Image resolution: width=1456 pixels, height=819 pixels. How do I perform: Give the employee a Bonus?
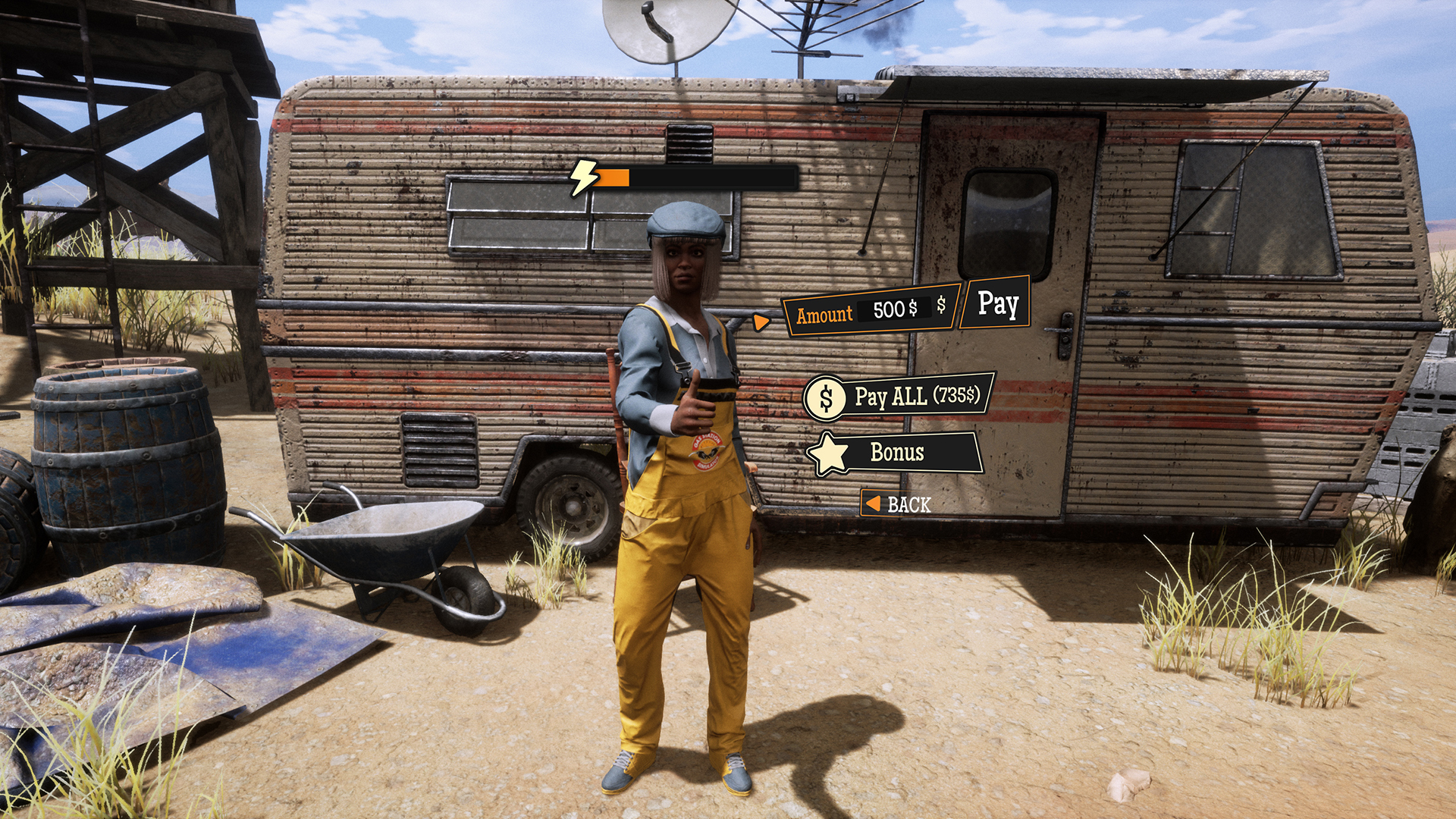tap(897, 453)
